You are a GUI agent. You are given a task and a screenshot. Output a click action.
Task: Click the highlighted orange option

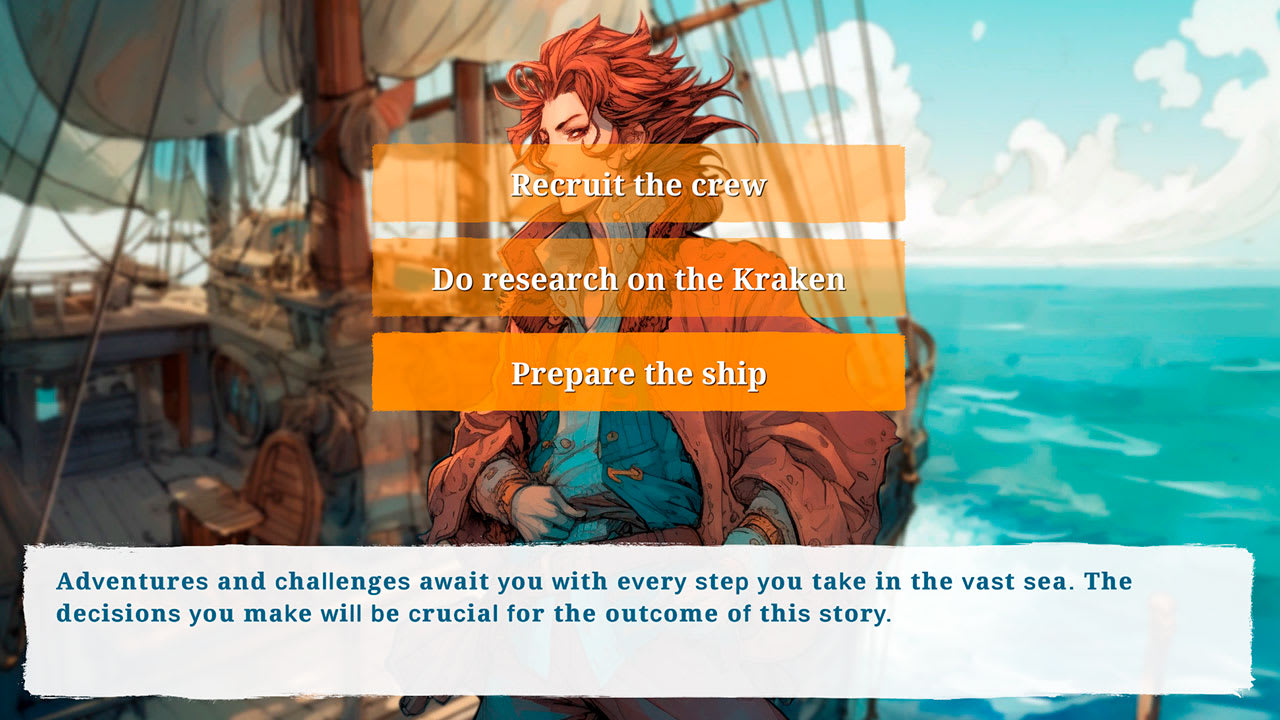point(639,373)
